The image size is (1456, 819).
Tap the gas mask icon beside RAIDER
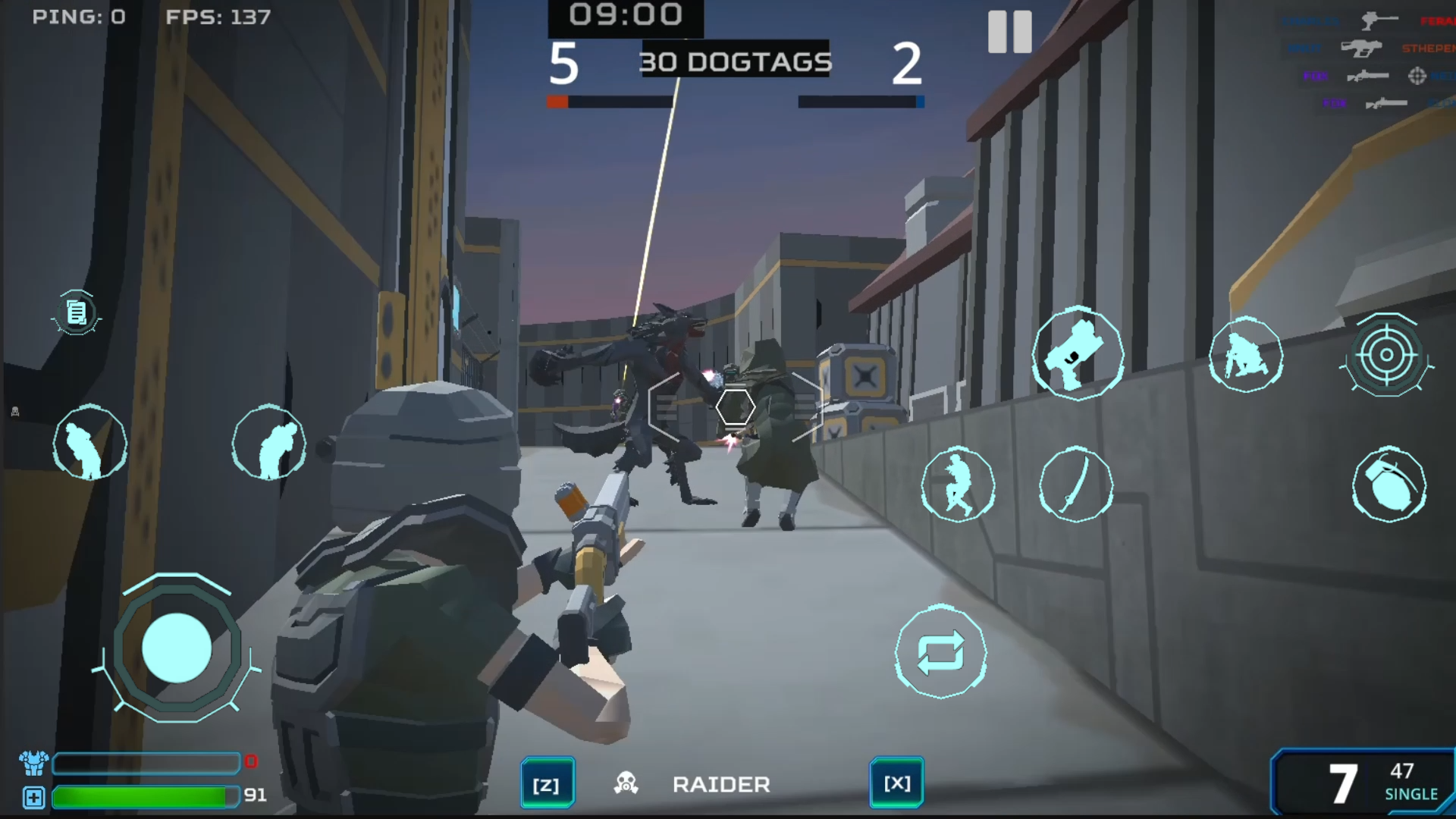[626, 783]
